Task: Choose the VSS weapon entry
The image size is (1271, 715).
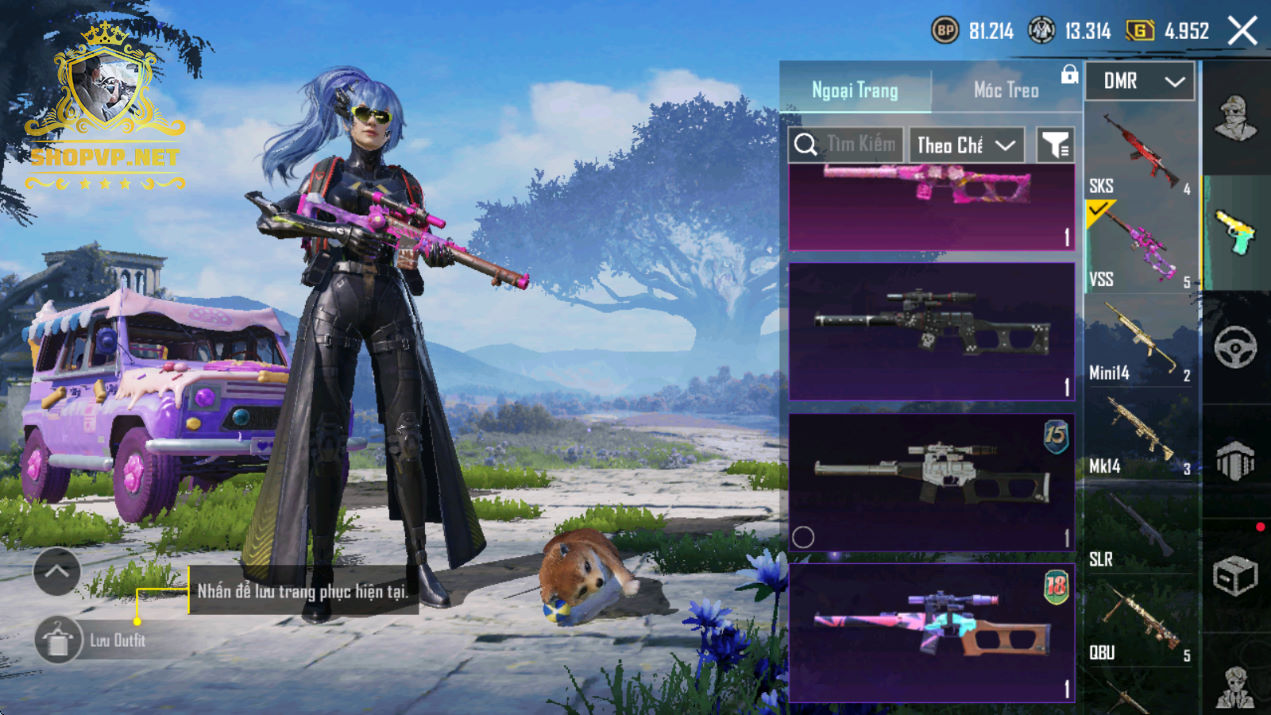Action: [1140, 247]
